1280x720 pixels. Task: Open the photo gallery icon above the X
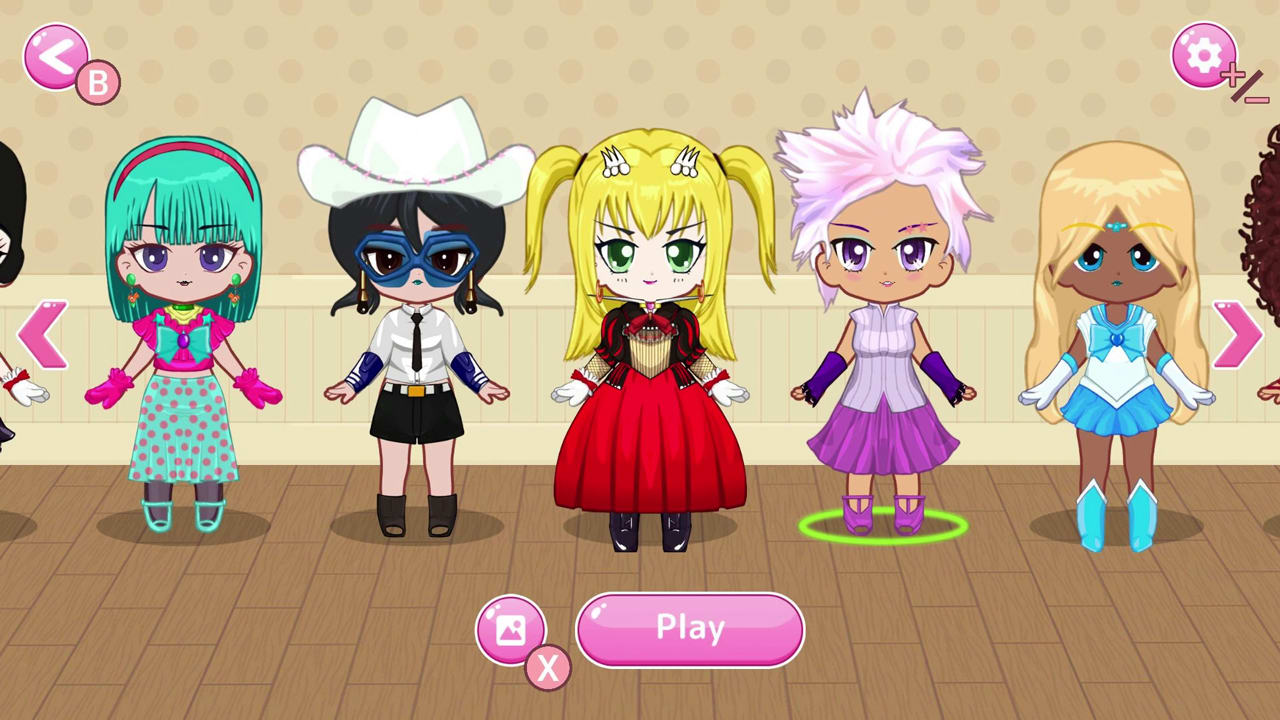coord(511,629)
